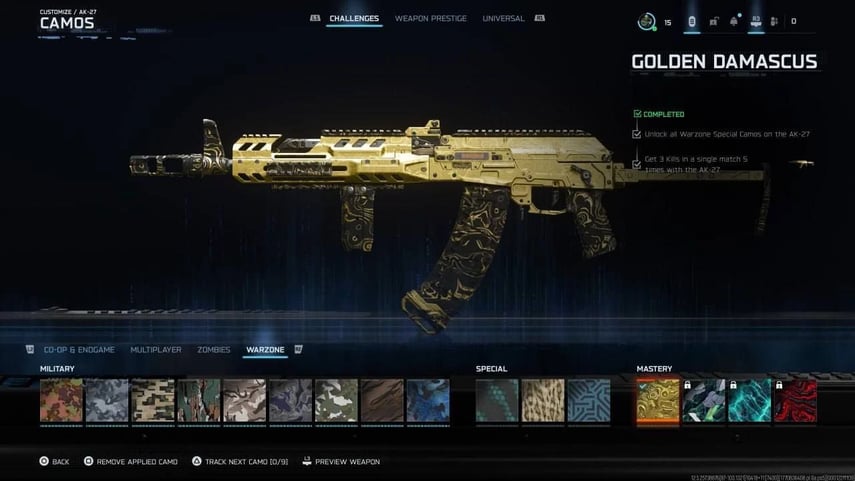Show Co-op & Endgame camos
The height and width of the screenshot is (481, 855).
(79, 350)
